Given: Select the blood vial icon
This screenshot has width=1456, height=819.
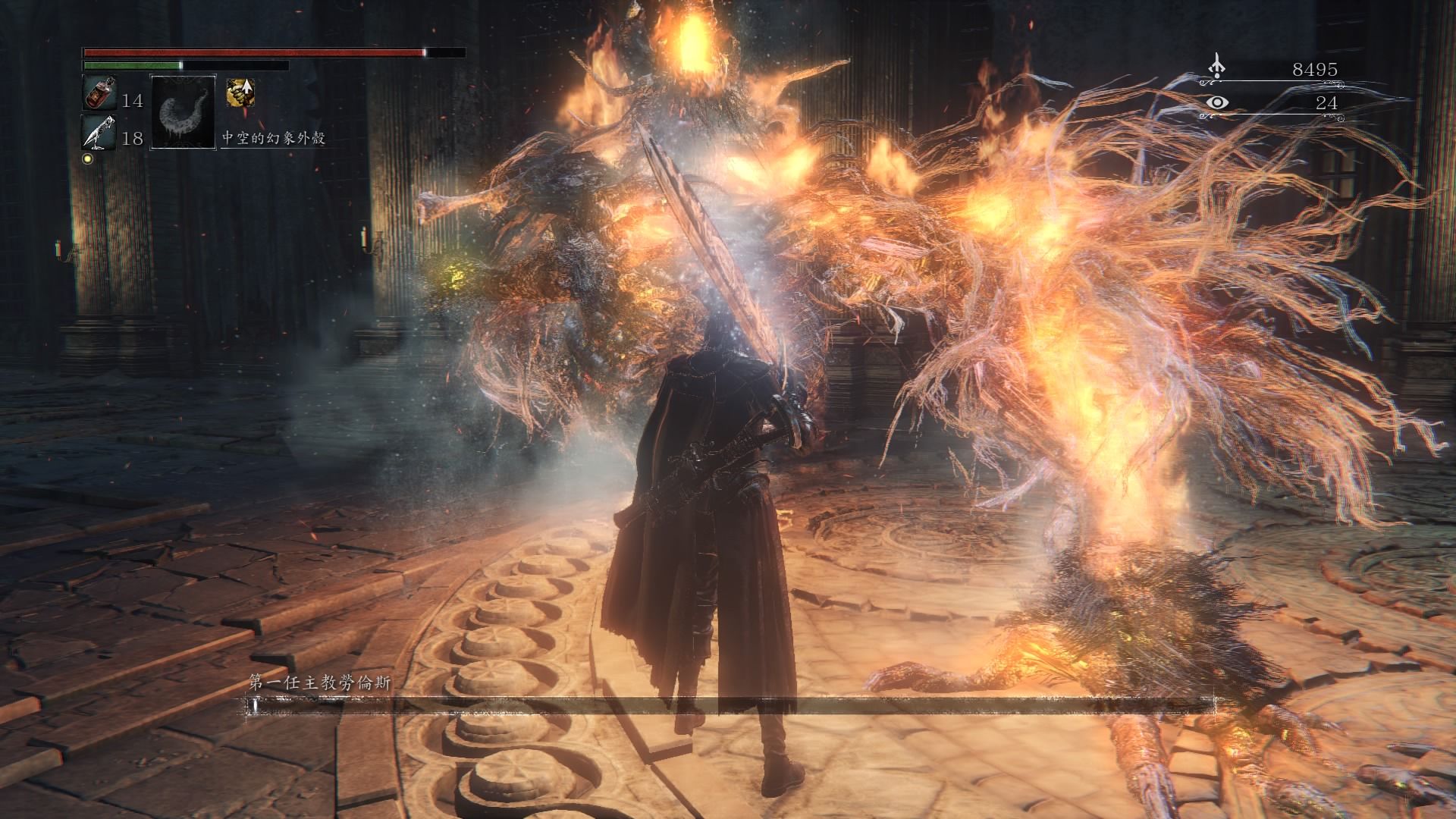Looking at the screenshot, I should [97, 95].
